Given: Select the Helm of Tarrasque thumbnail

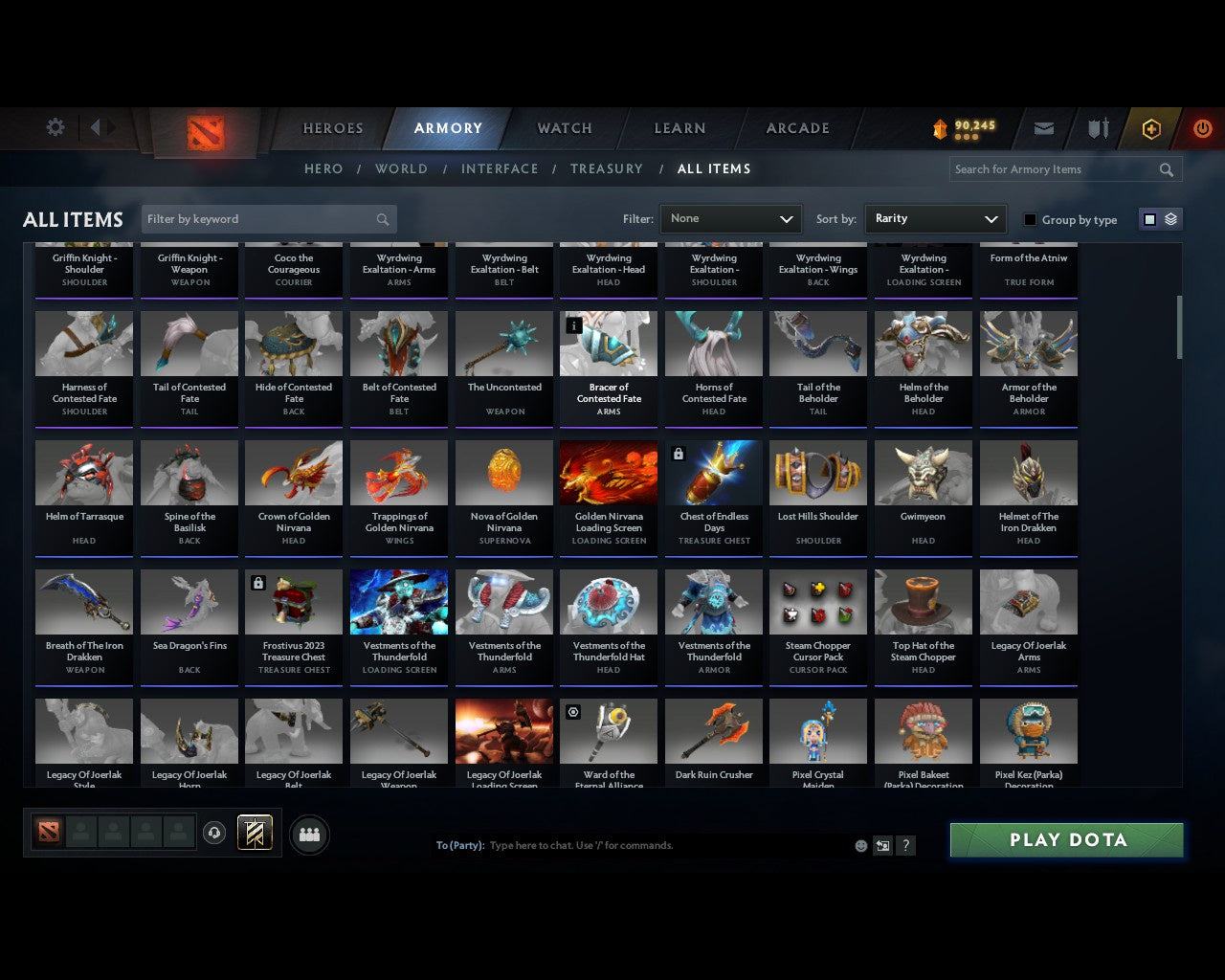Looking at the screenshot, I should point(83,472).
